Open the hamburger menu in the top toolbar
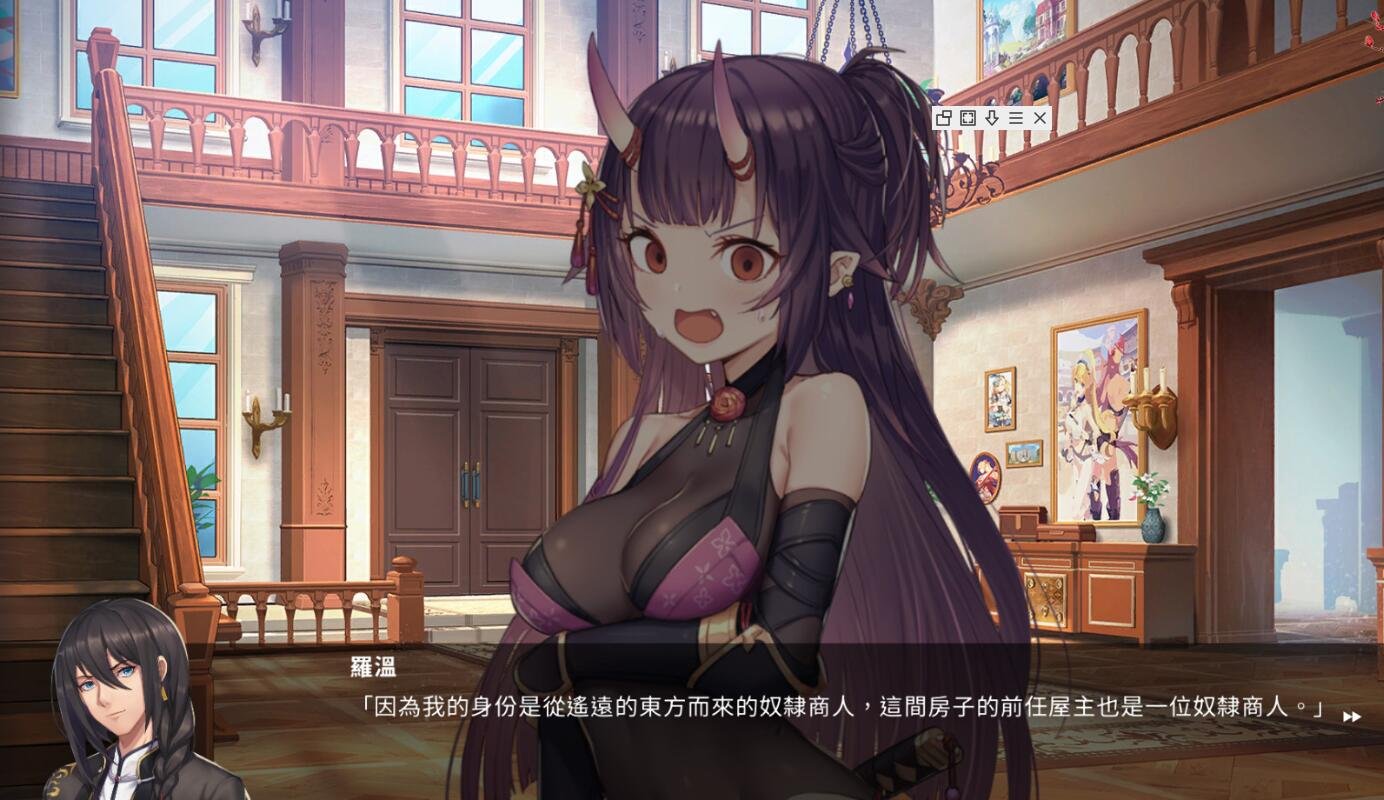Viewport: 1384px width, 800px height. point(1016,118)
